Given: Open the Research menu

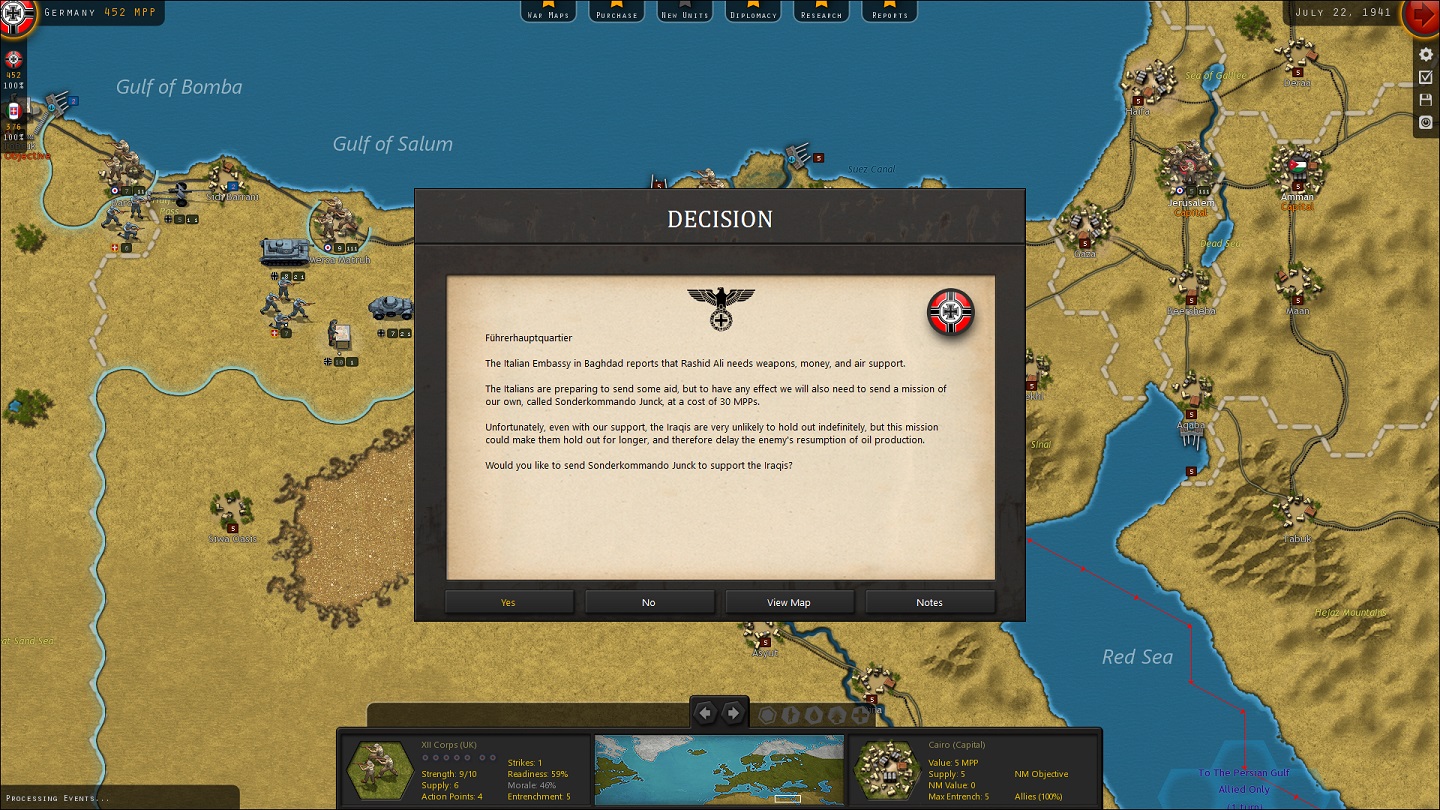Looking at the screenshot, I should (x=821, y=11).
